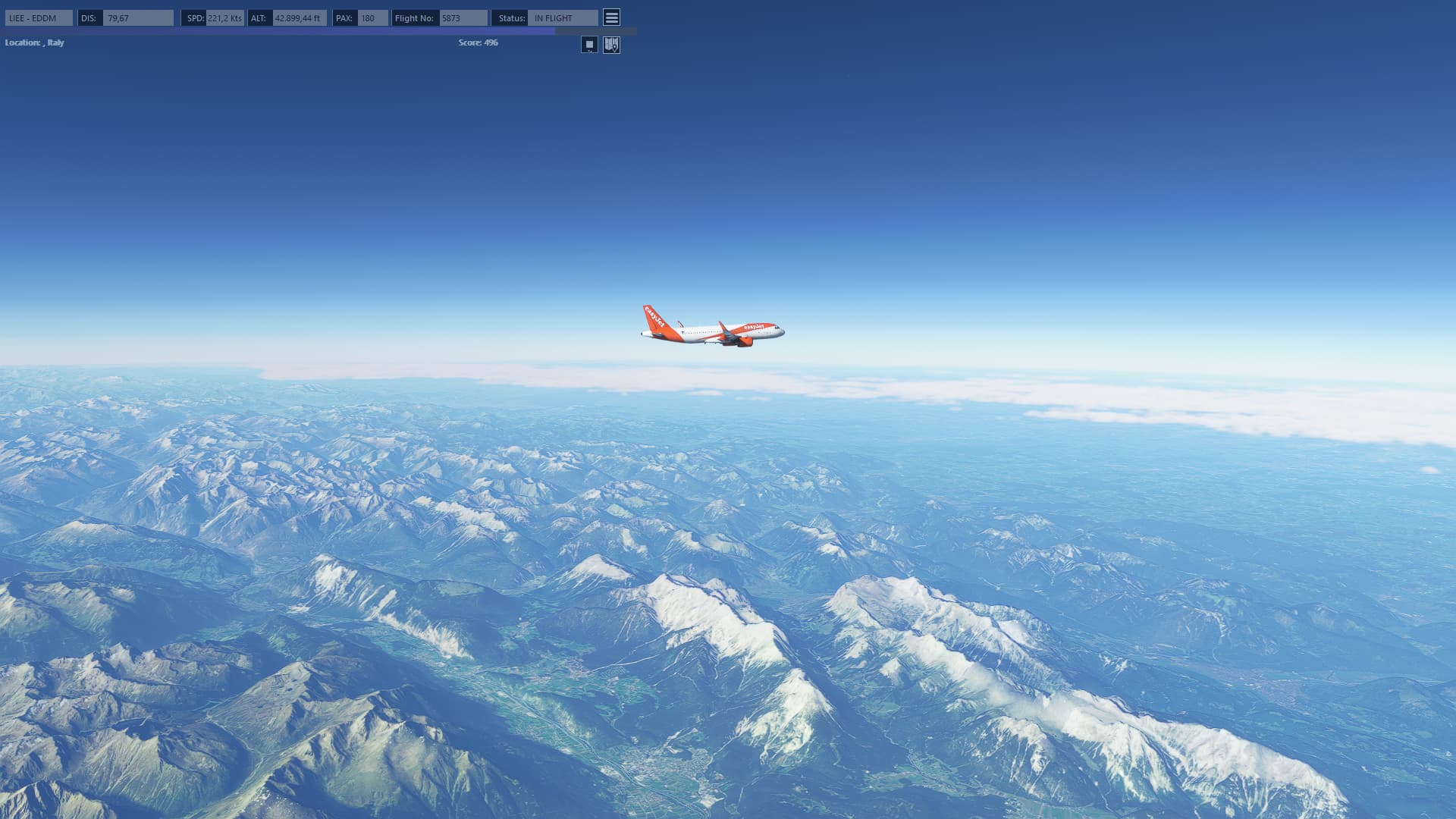Click the SPD field showing 221,2 Kts
The image size is (1456, 819).
(x=223, y=17)
